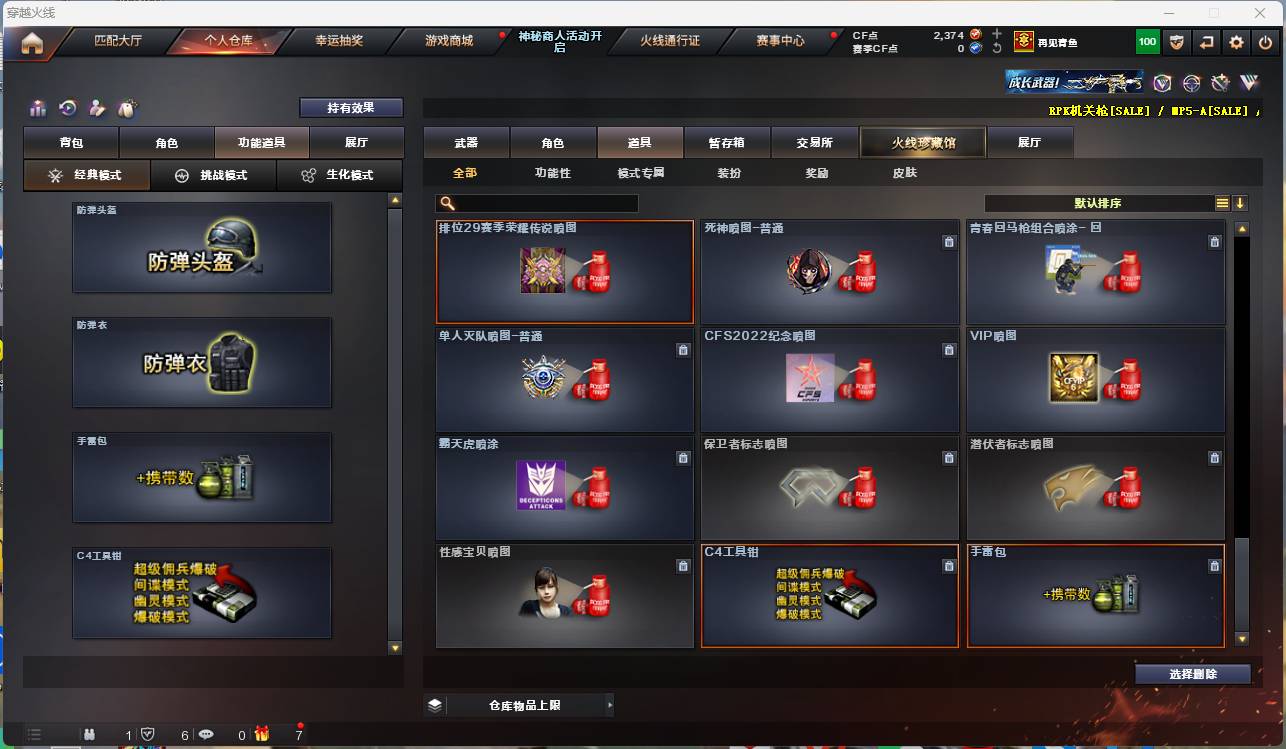Toggle the sort direction arrow beside 默认排序
The height and width of the screenshot is (749, 1286).
(x=1240, y=203)
